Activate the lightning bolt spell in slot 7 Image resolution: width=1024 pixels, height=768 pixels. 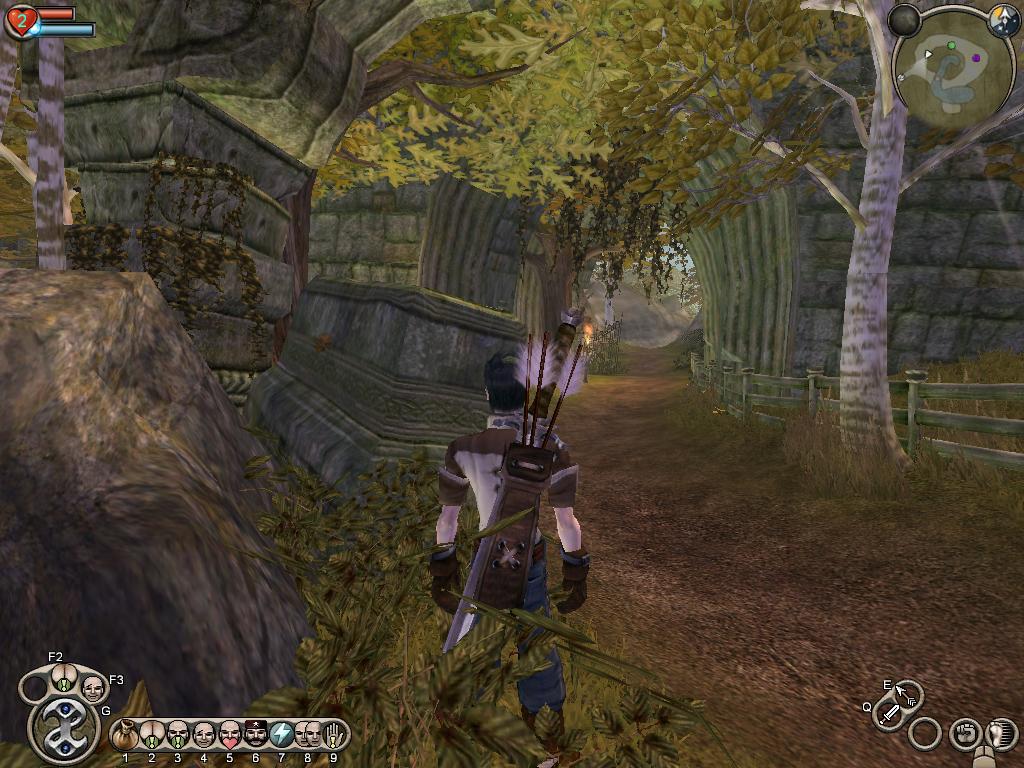click(282, 735)
